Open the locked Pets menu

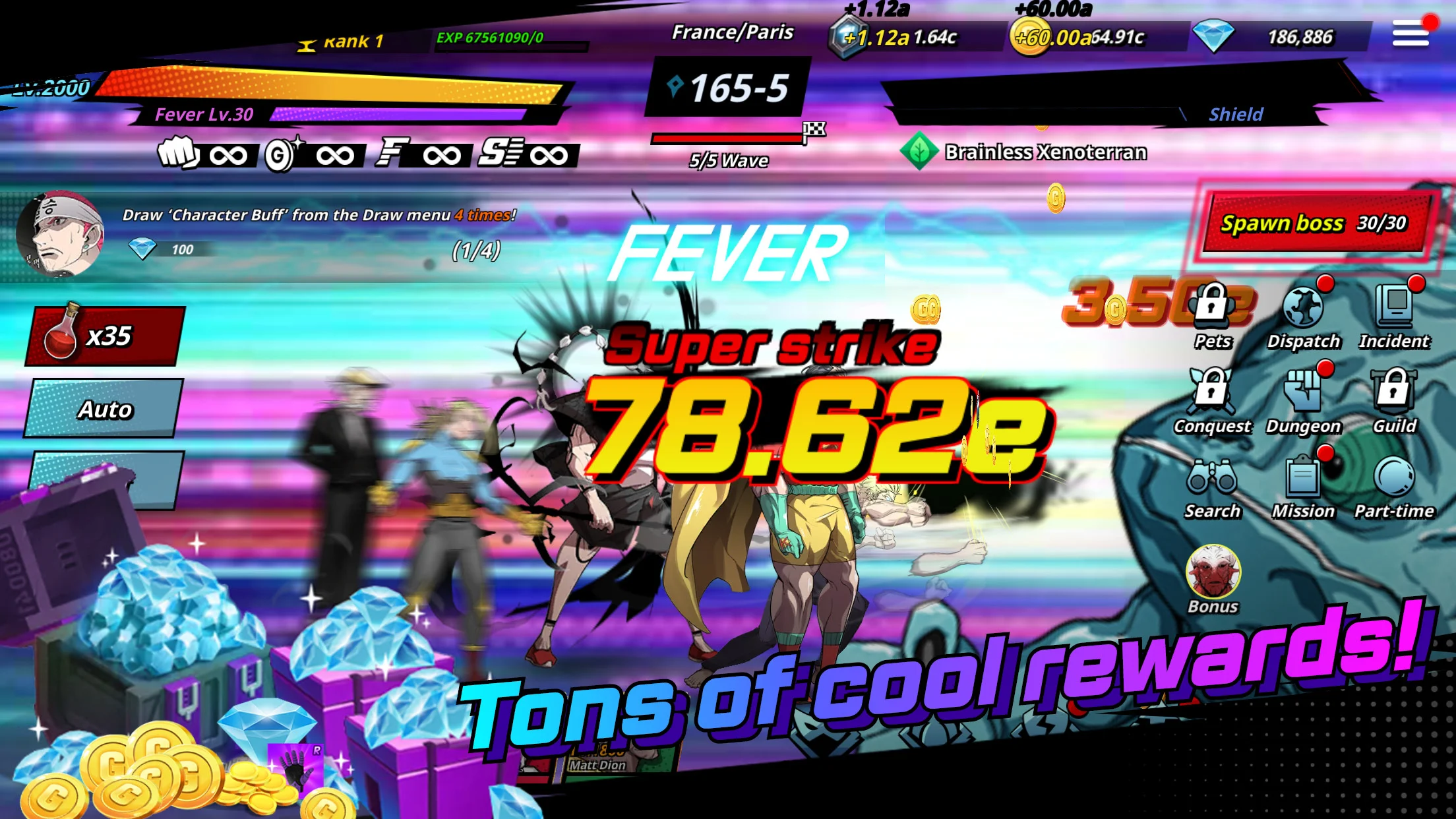click(1212, 315)
